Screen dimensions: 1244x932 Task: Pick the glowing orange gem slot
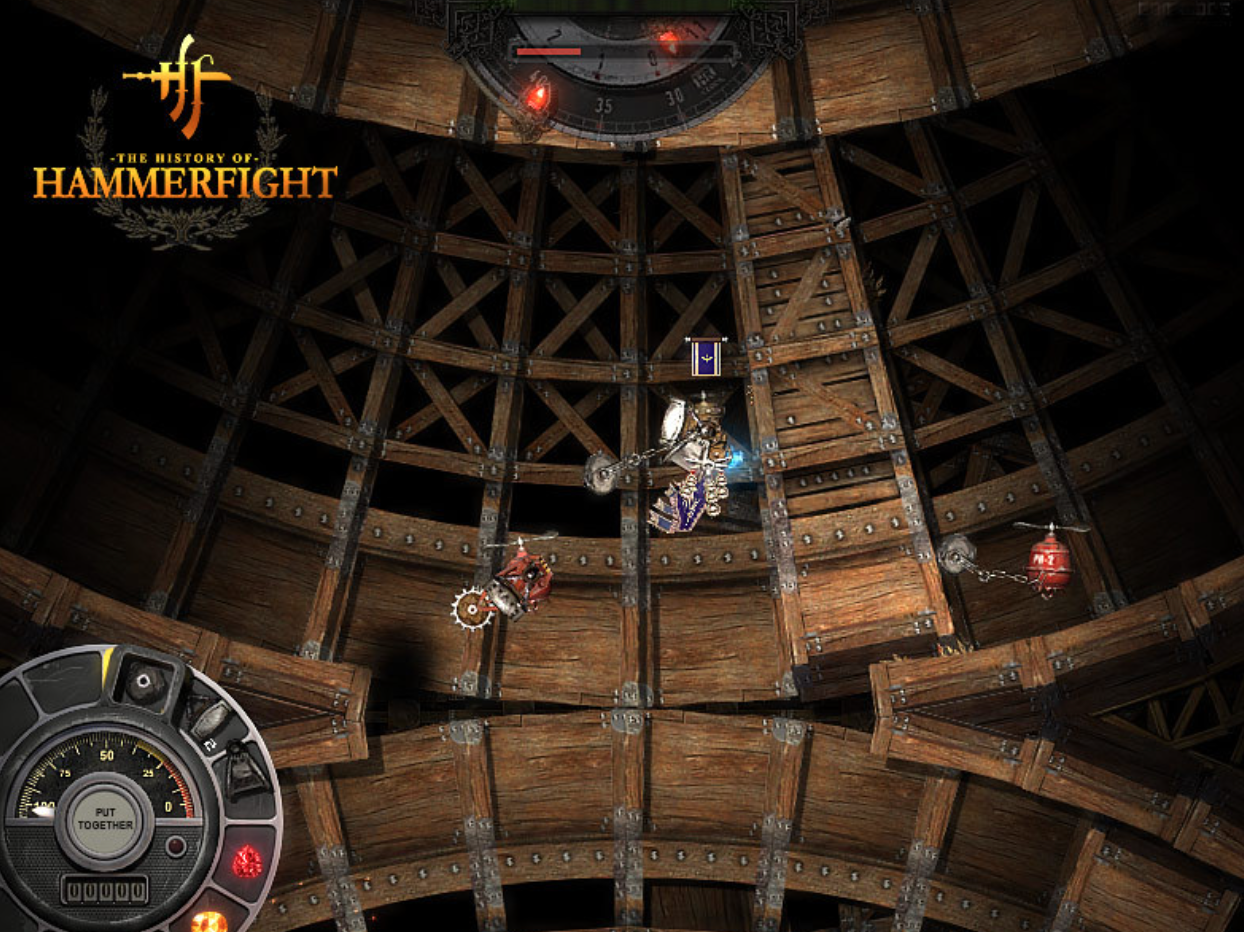[209, 920]
